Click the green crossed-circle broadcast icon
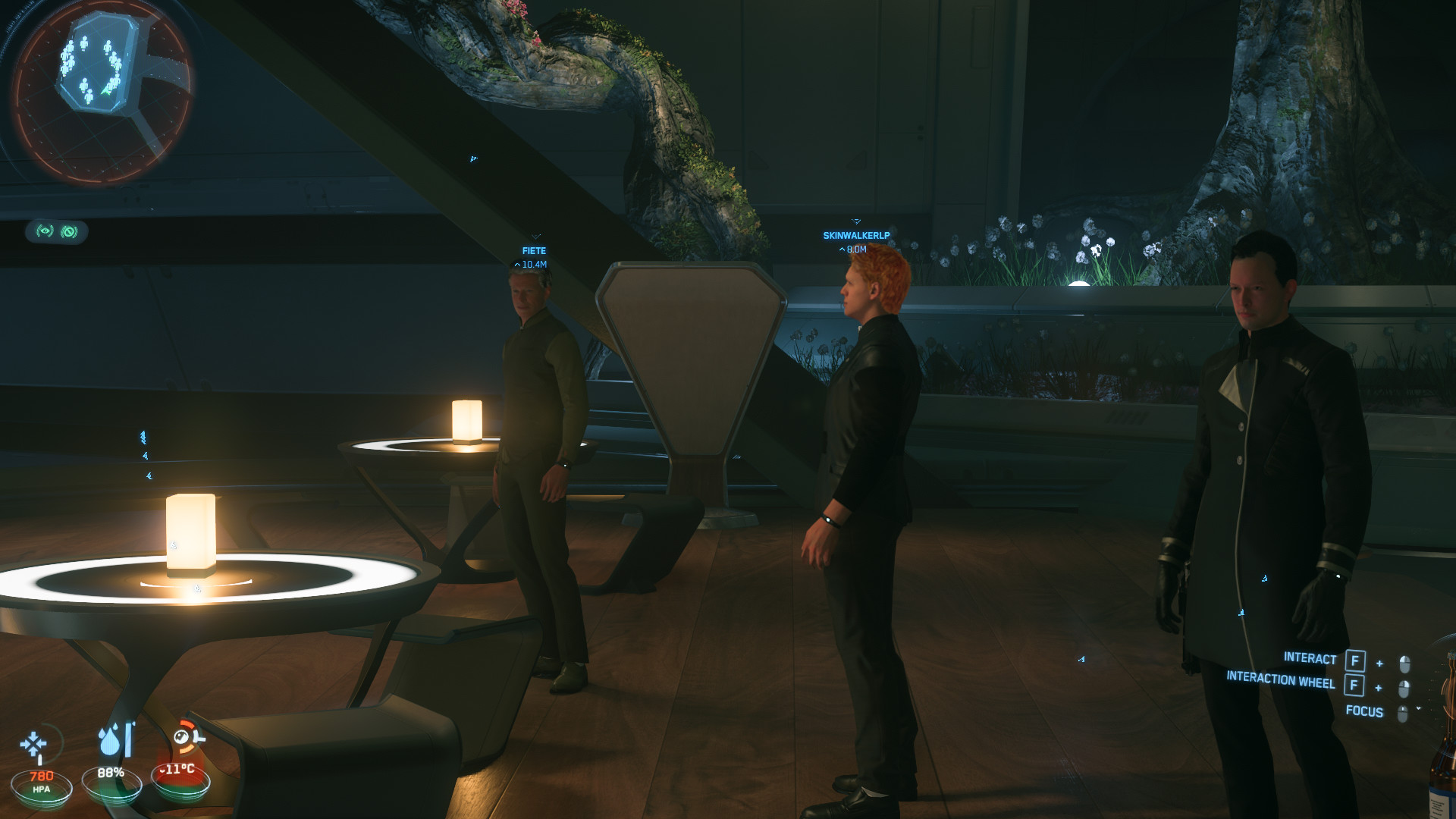Screen dimensions: 1456x819 (x=69, y=231)
